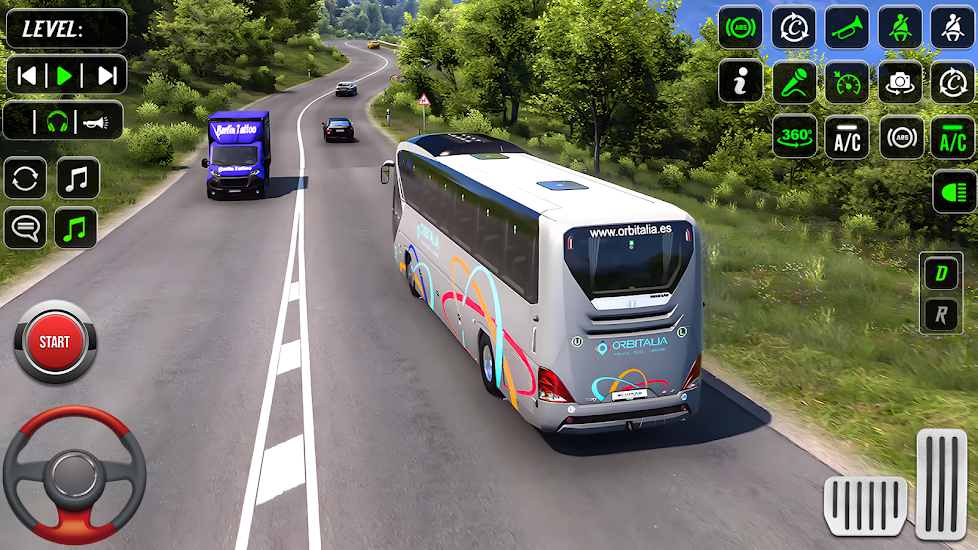The image size is (978, 550).
Task: Open the chat speech bubble
Action: point(25,227)
